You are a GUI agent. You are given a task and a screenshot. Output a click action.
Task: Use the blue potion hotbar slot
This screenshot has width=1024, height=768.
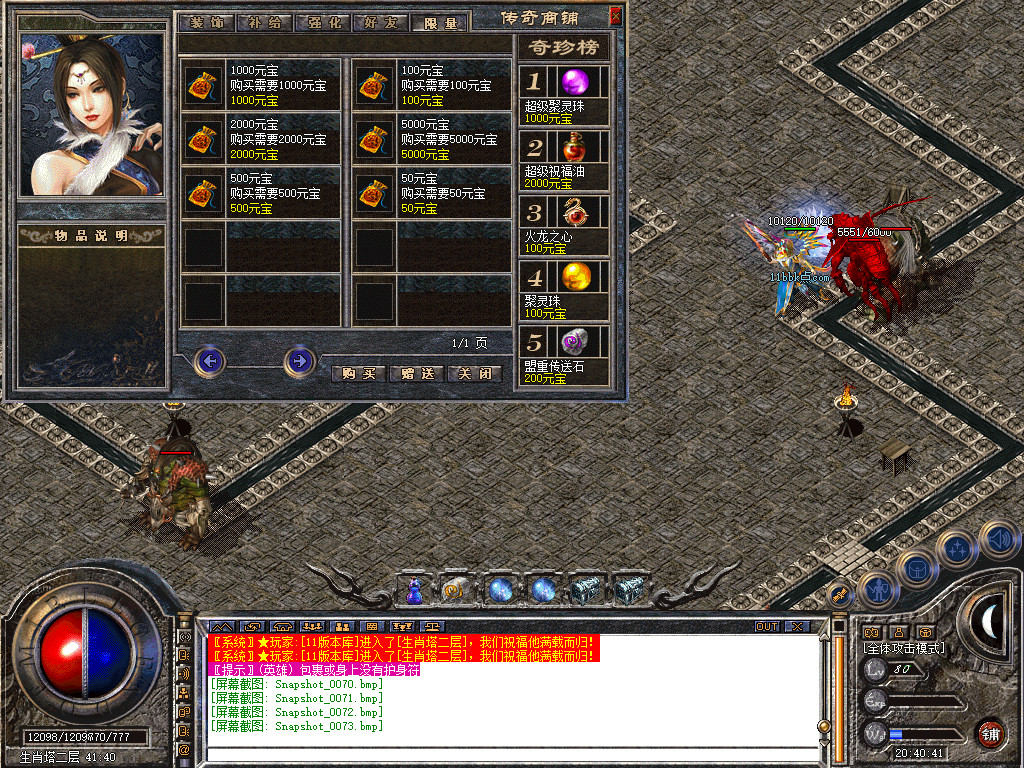pyautogui.click(x=413, y=591)
